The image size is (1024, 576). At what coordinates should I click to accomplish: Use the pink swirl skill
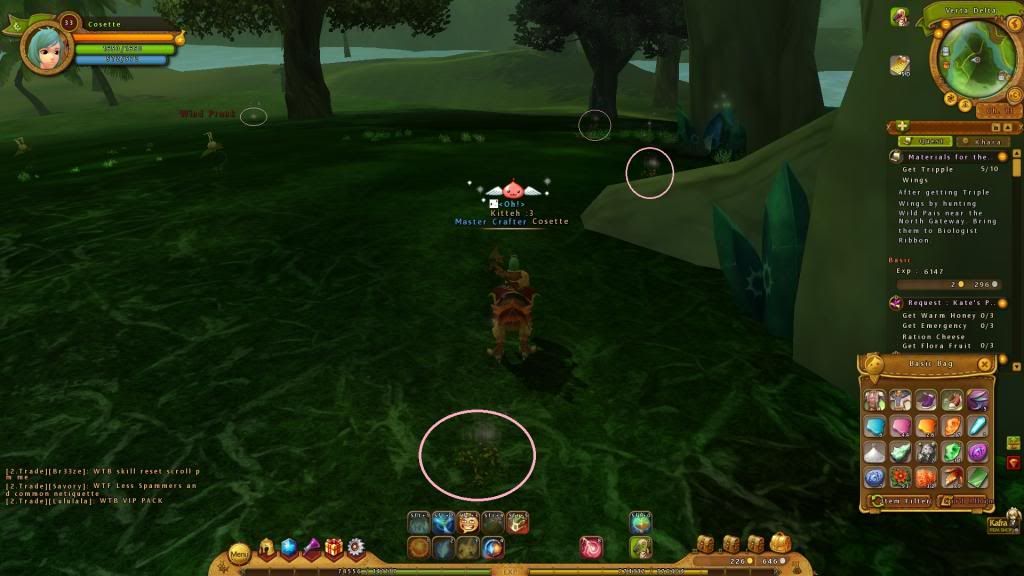(590, 547)
